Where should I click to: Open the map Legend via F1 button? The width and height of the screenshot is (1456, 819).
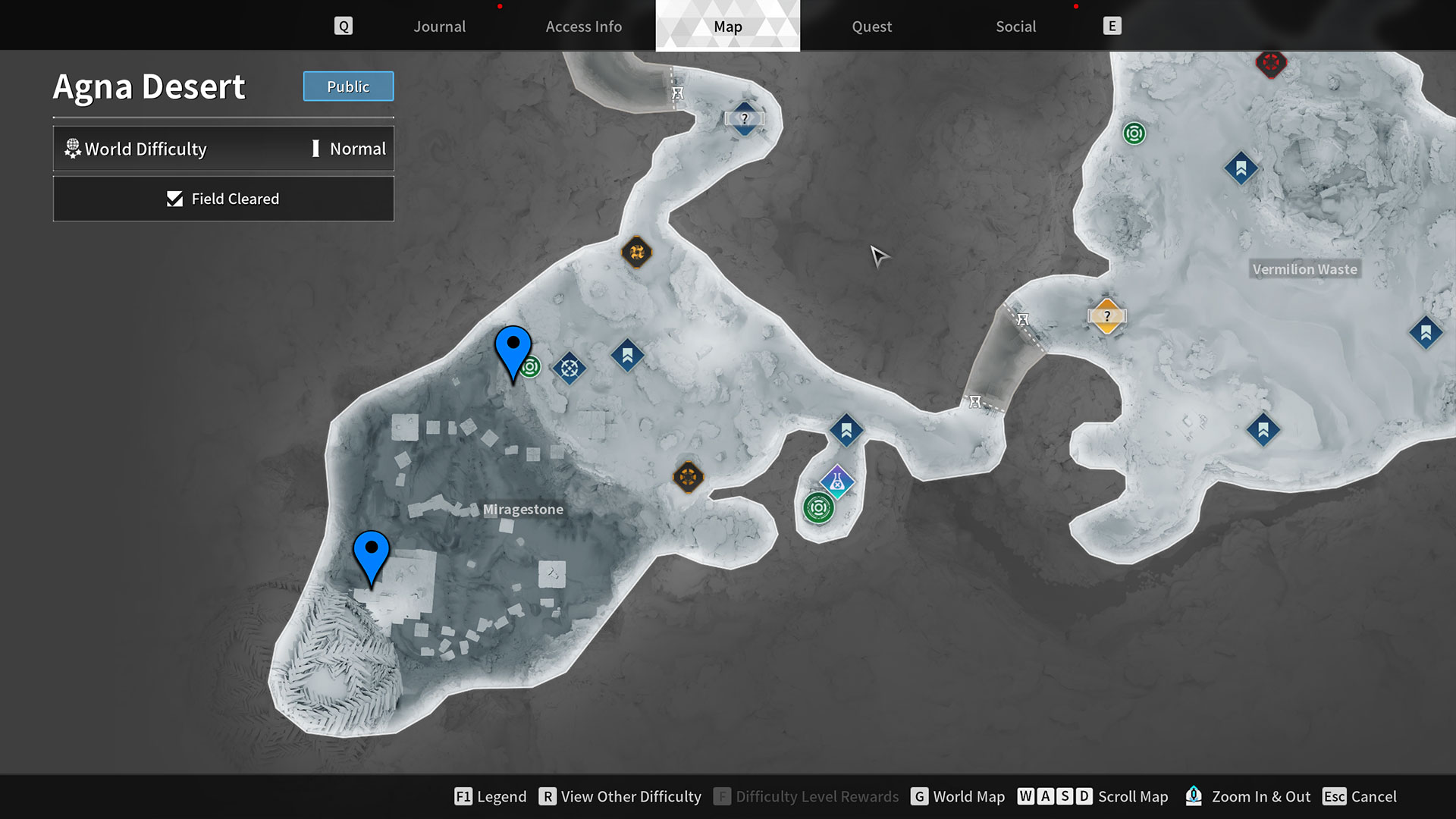pos(490,796)
